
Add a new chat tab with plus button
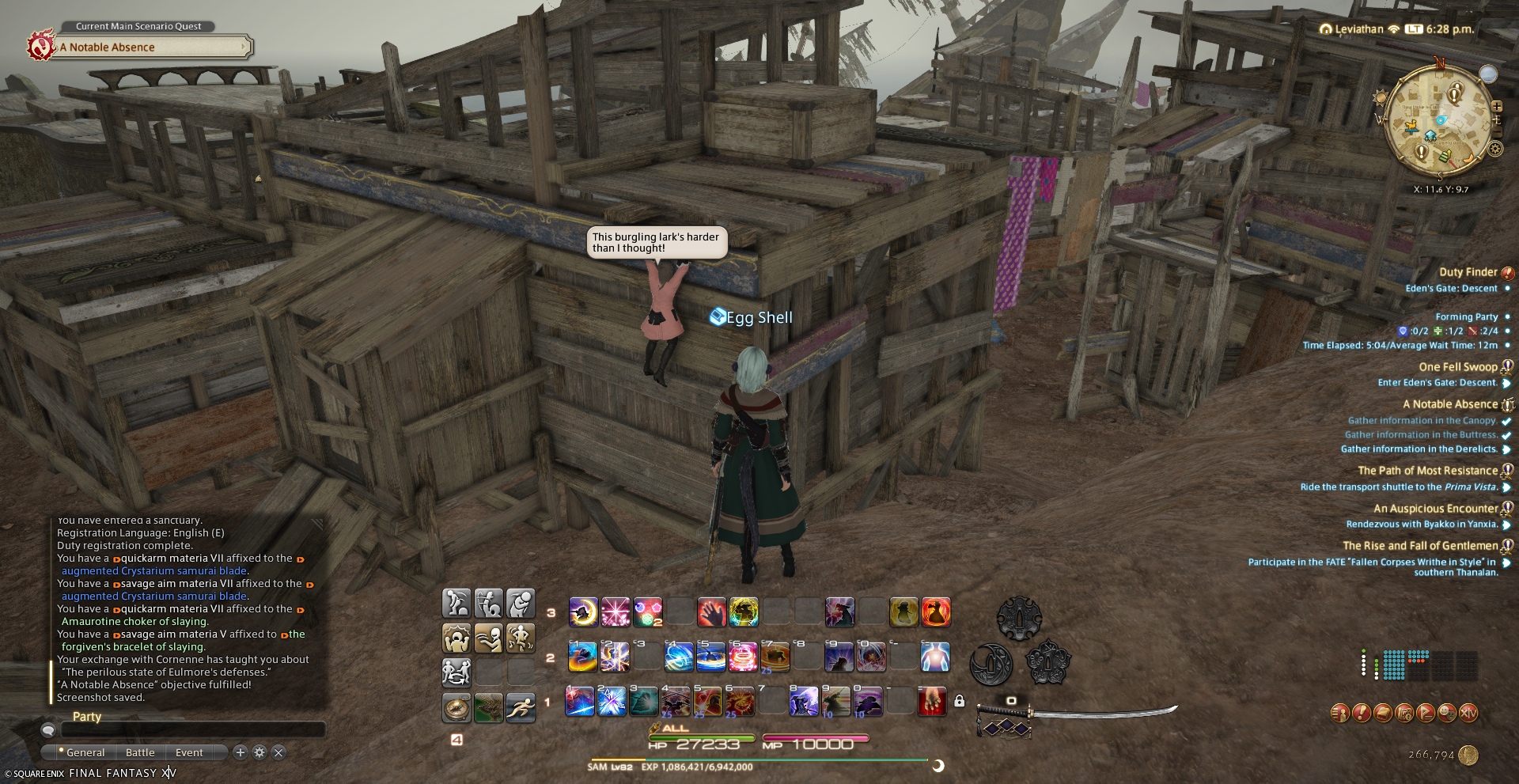(241, 752)
